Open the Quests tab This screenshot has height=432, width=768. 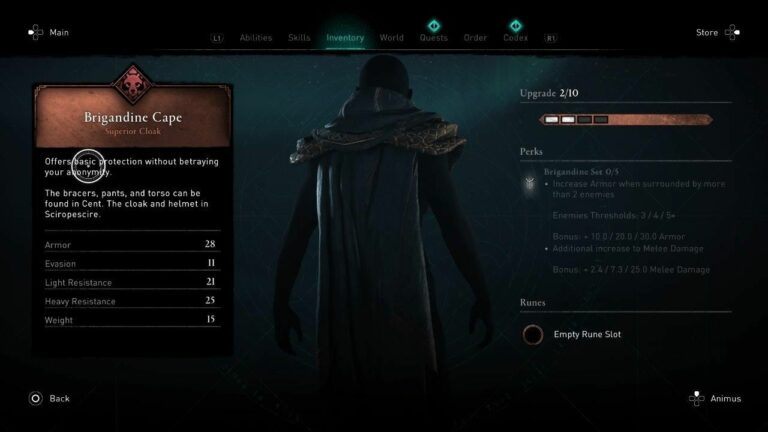434,38
